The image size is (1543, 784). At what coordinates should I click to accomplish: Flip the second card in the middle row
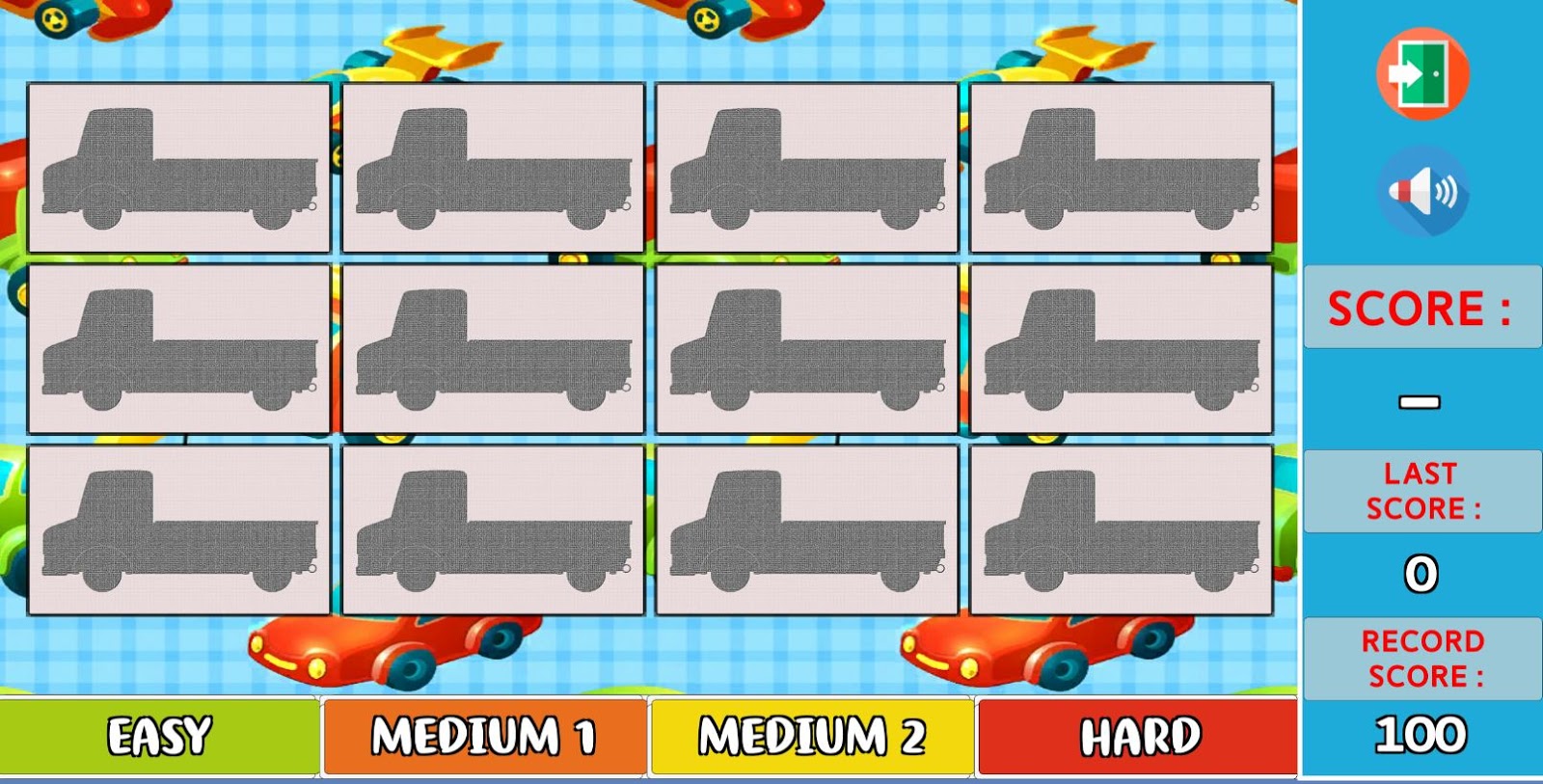point(494,347)
